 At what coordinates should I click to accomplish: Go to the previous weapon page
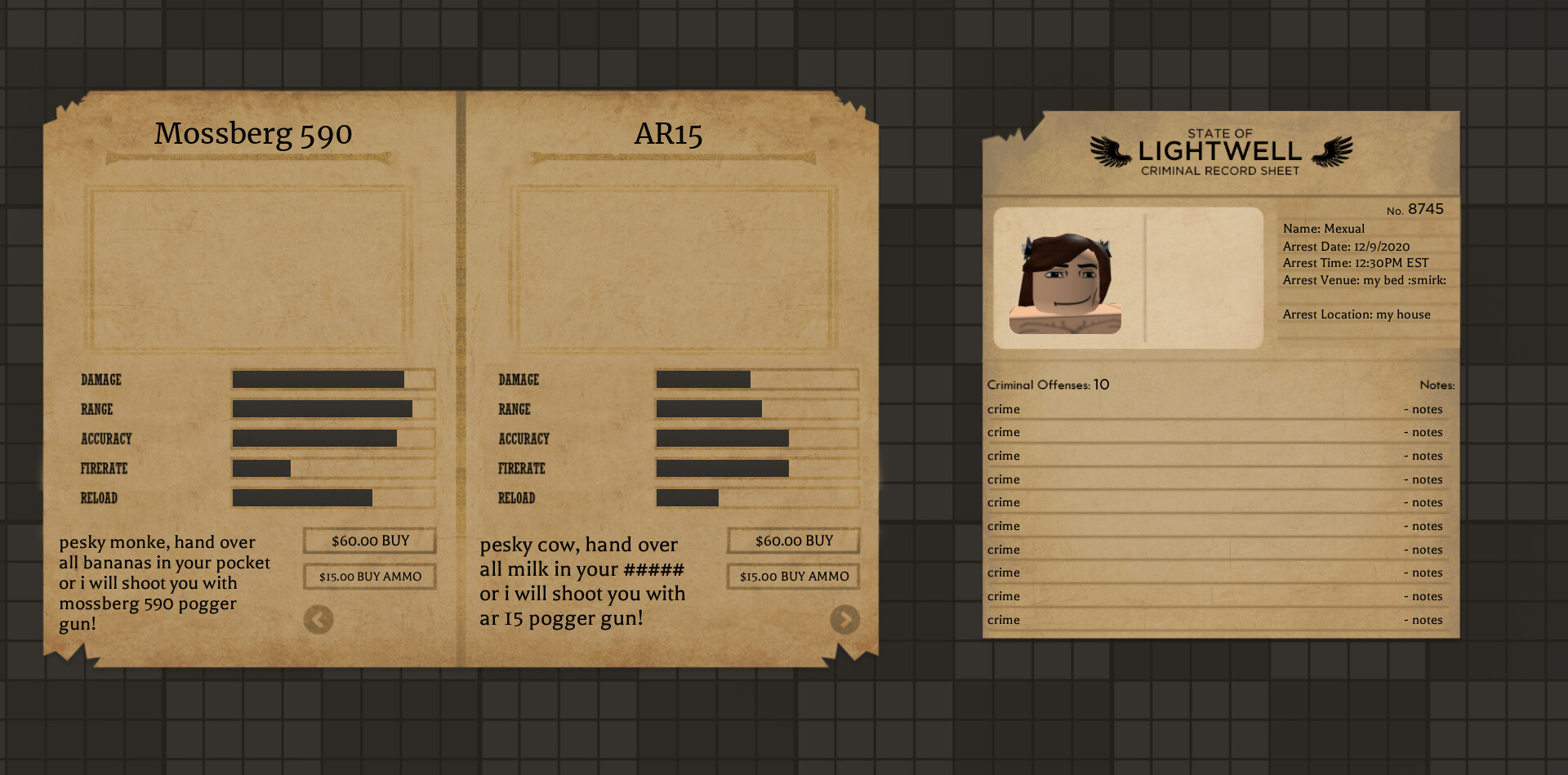tap(318, 620)
